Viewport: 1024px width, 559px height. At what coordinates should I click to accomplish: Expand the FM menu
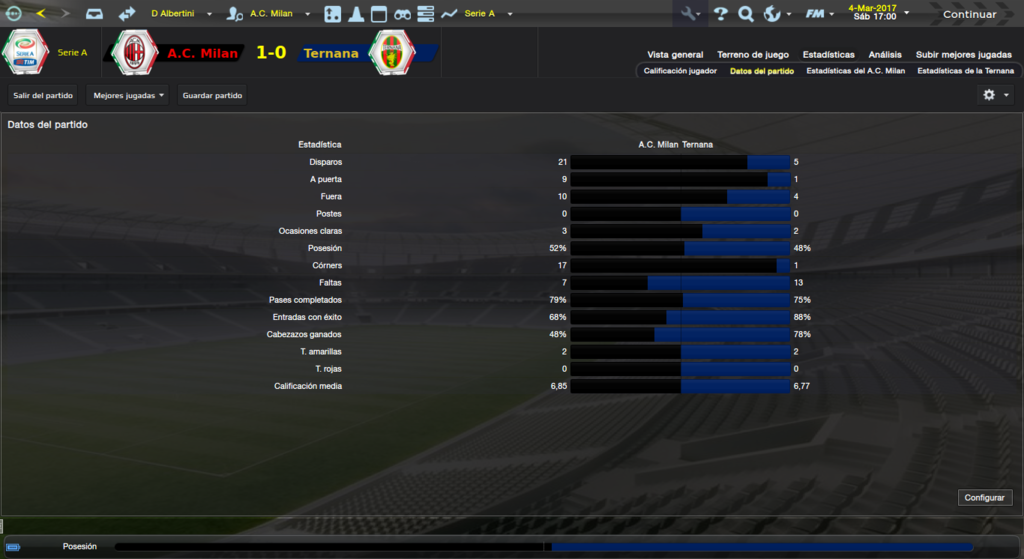coord(820,14)
